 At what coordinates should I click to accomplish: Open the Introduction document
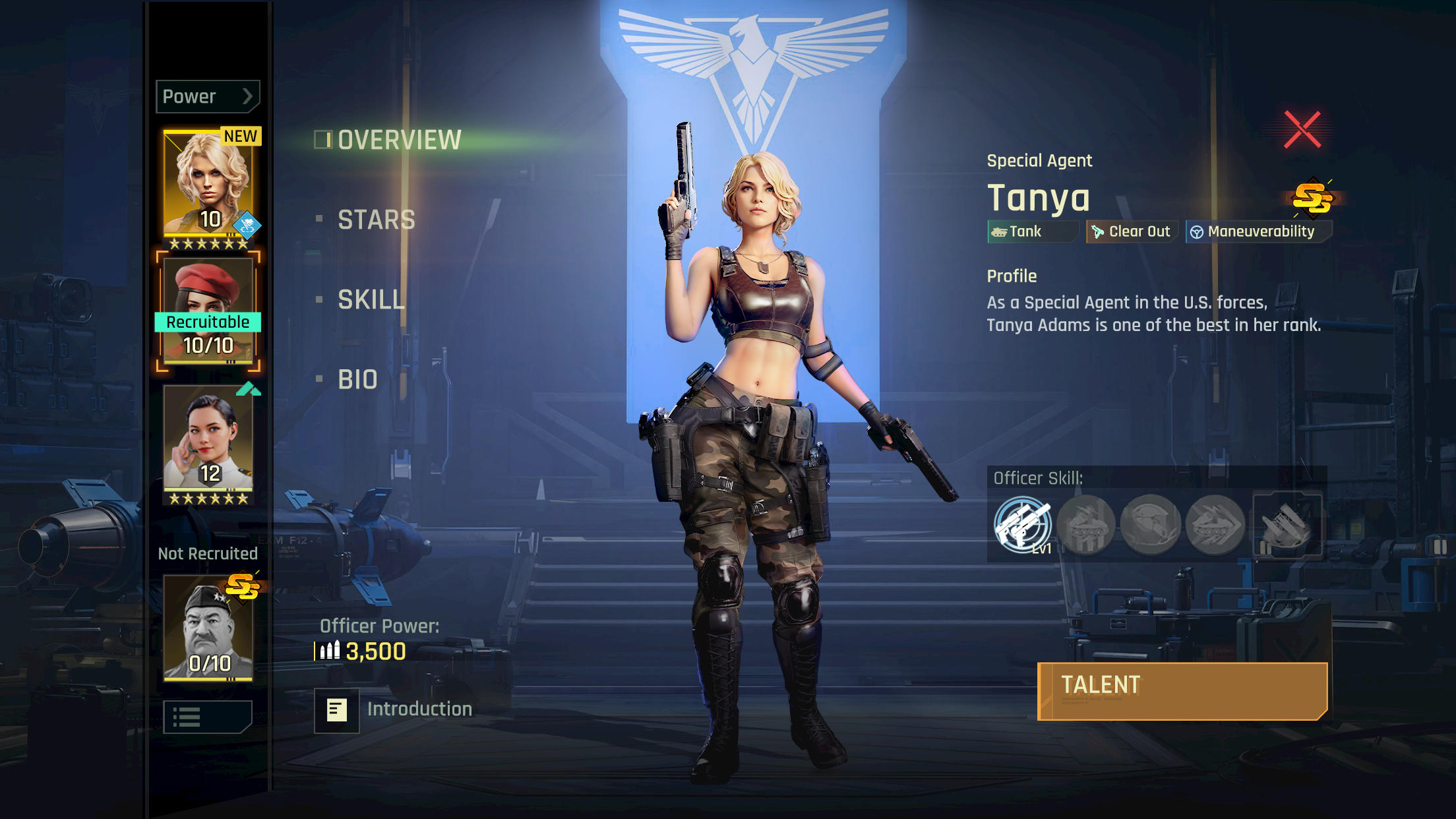pyautogui.click(x=337, y=710)
